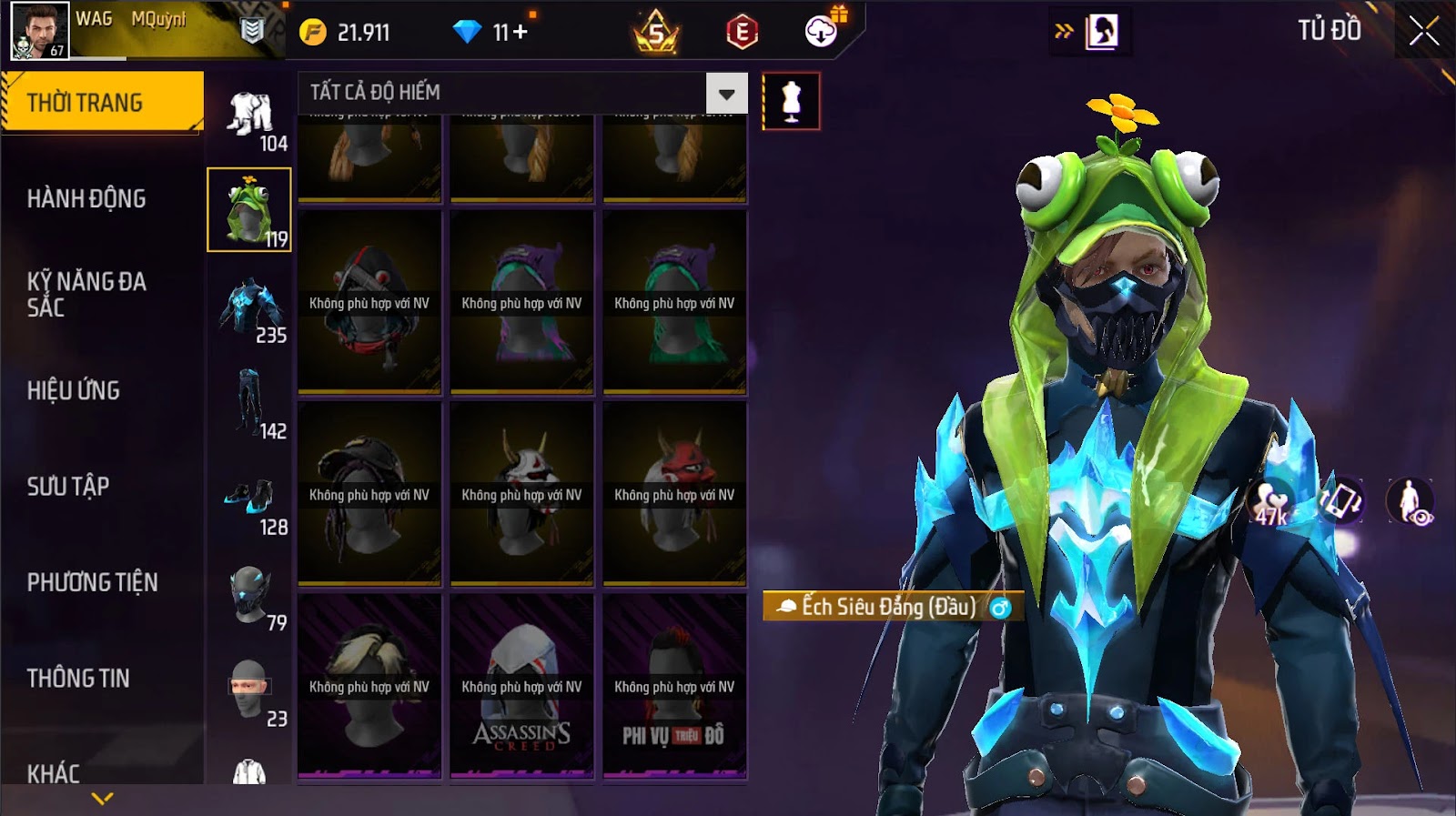Click the mannequin preview button
The height and width of the screenshot is (816, 1456).
click(x=791, y=101)
